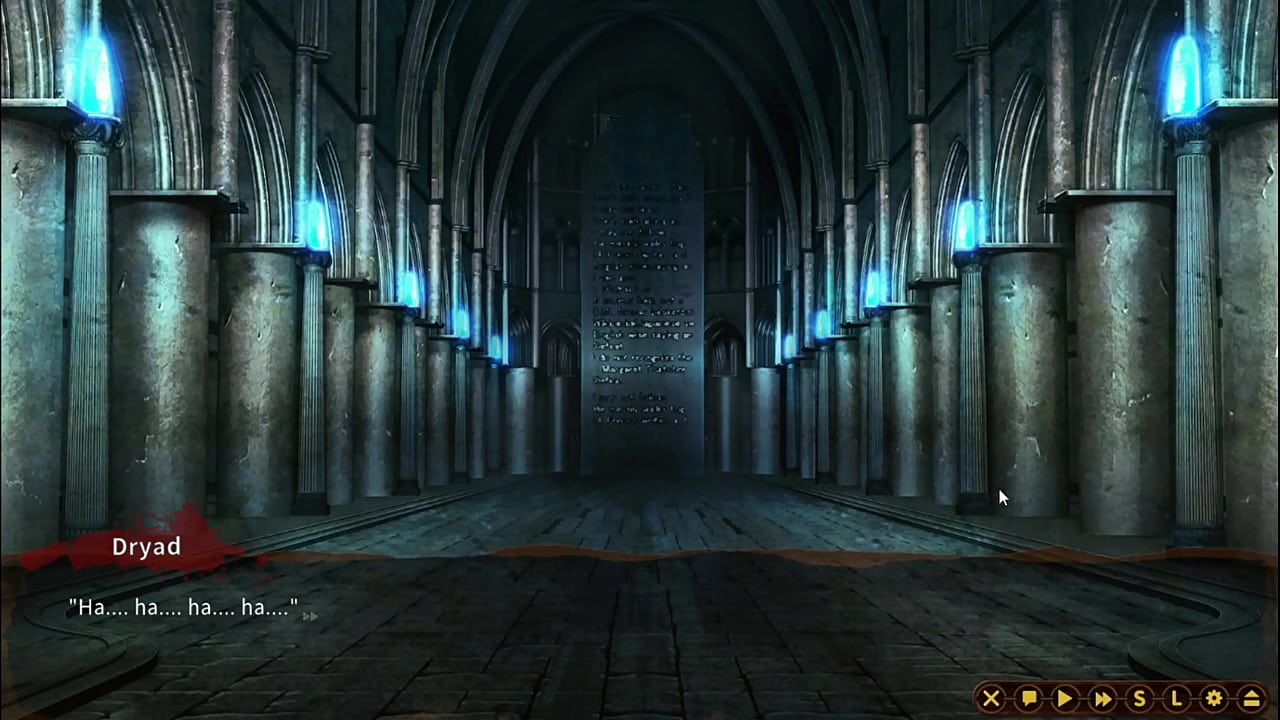This screenshot has width=1280, height=720.
Task: Activate skip mode via the fast-forward icon
Action: click(x=1102, y=699)
